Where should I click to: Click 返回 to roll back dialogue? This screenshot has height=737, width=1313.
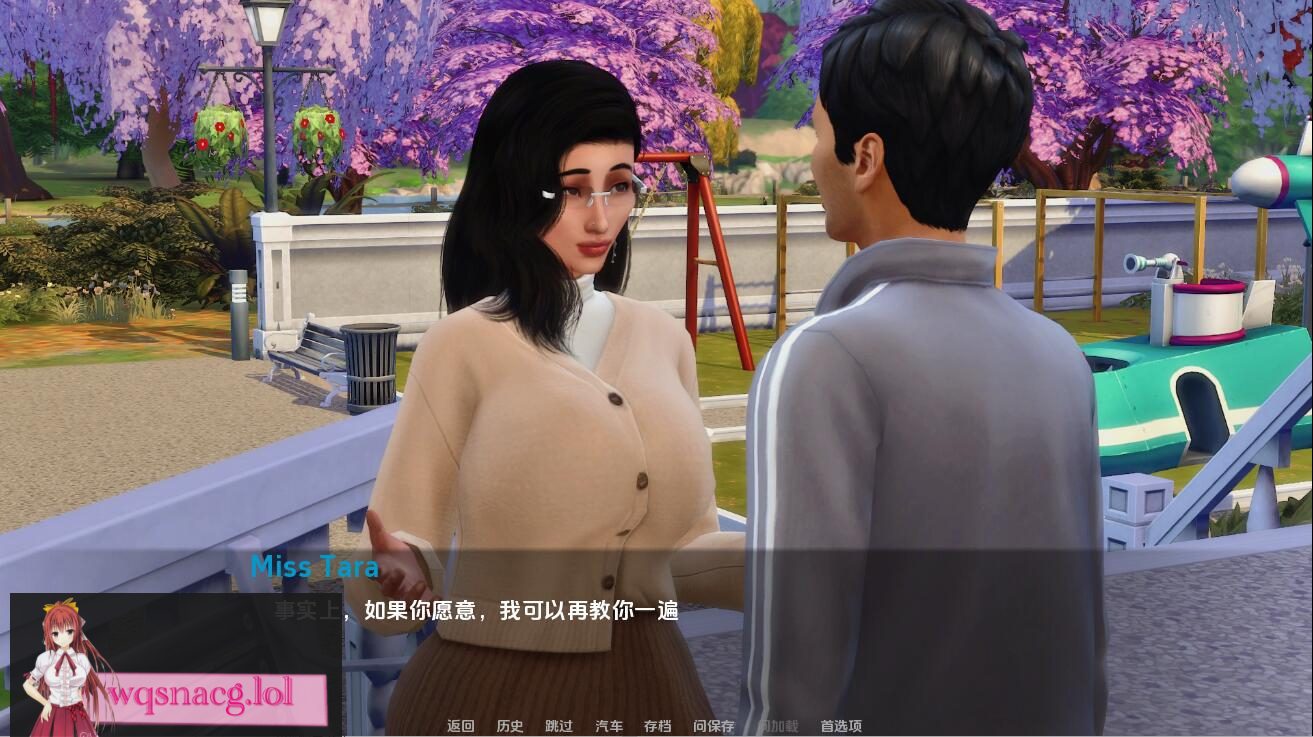tap(460, 726)
